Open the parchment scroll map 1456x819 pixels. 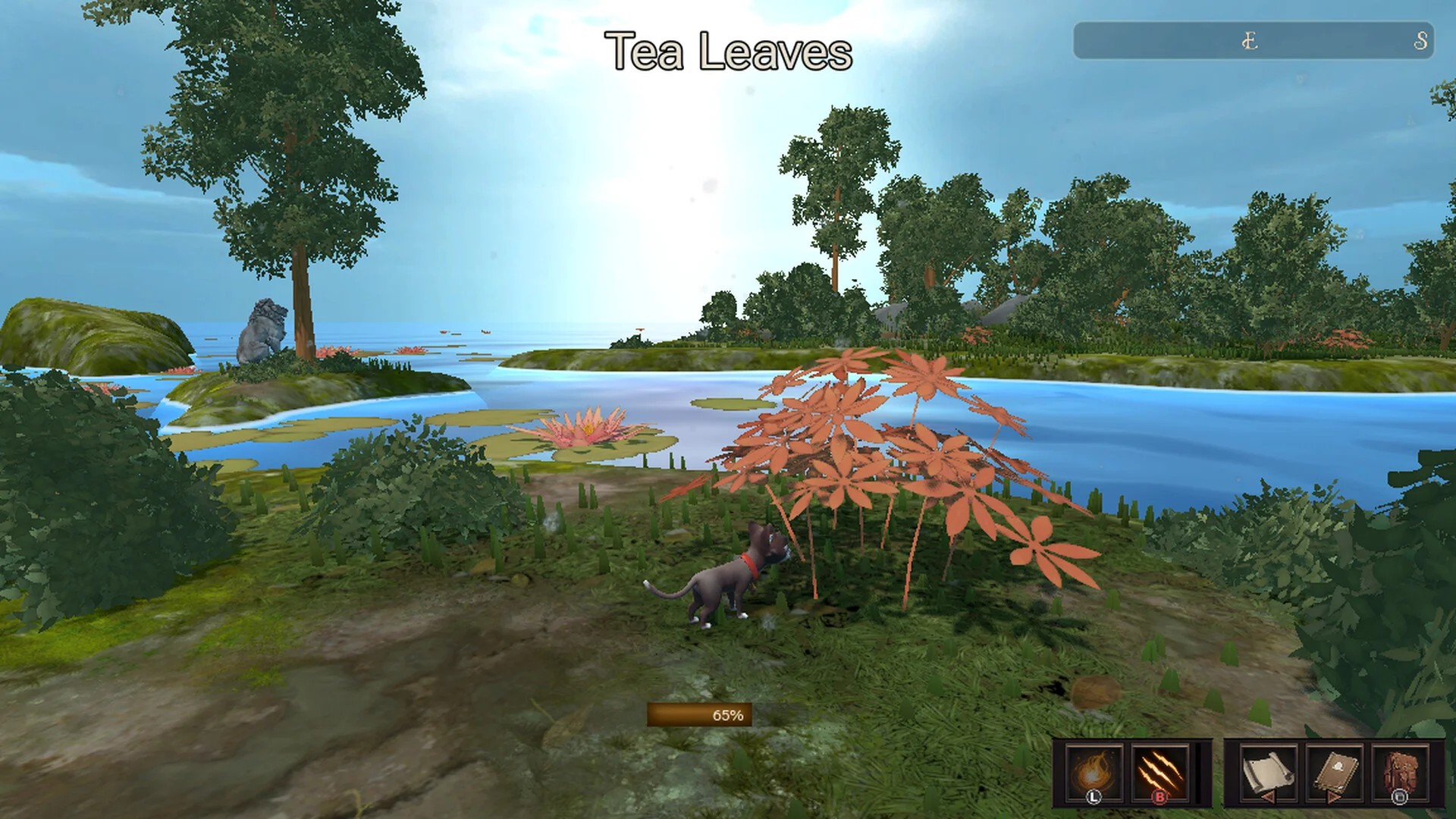click(x=1266, y=771)
